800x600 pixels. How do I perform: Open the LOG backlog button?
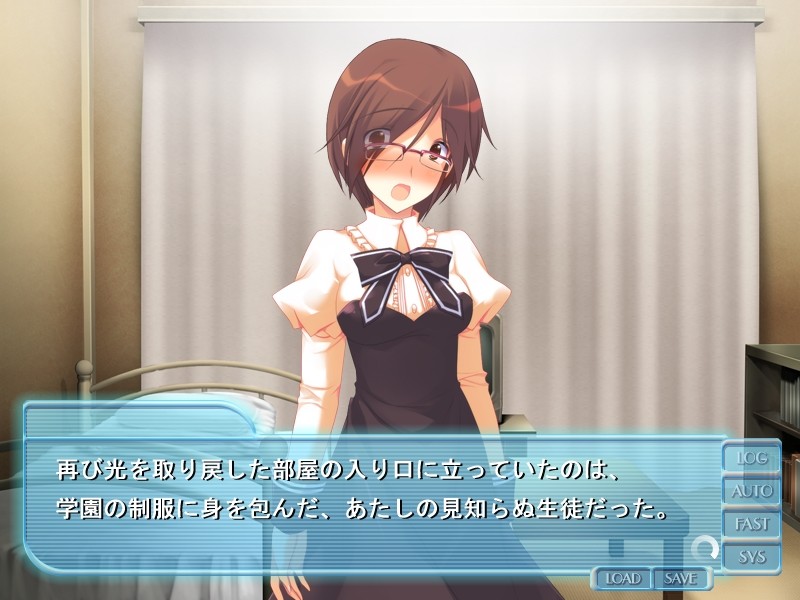(x=751, y=458)
